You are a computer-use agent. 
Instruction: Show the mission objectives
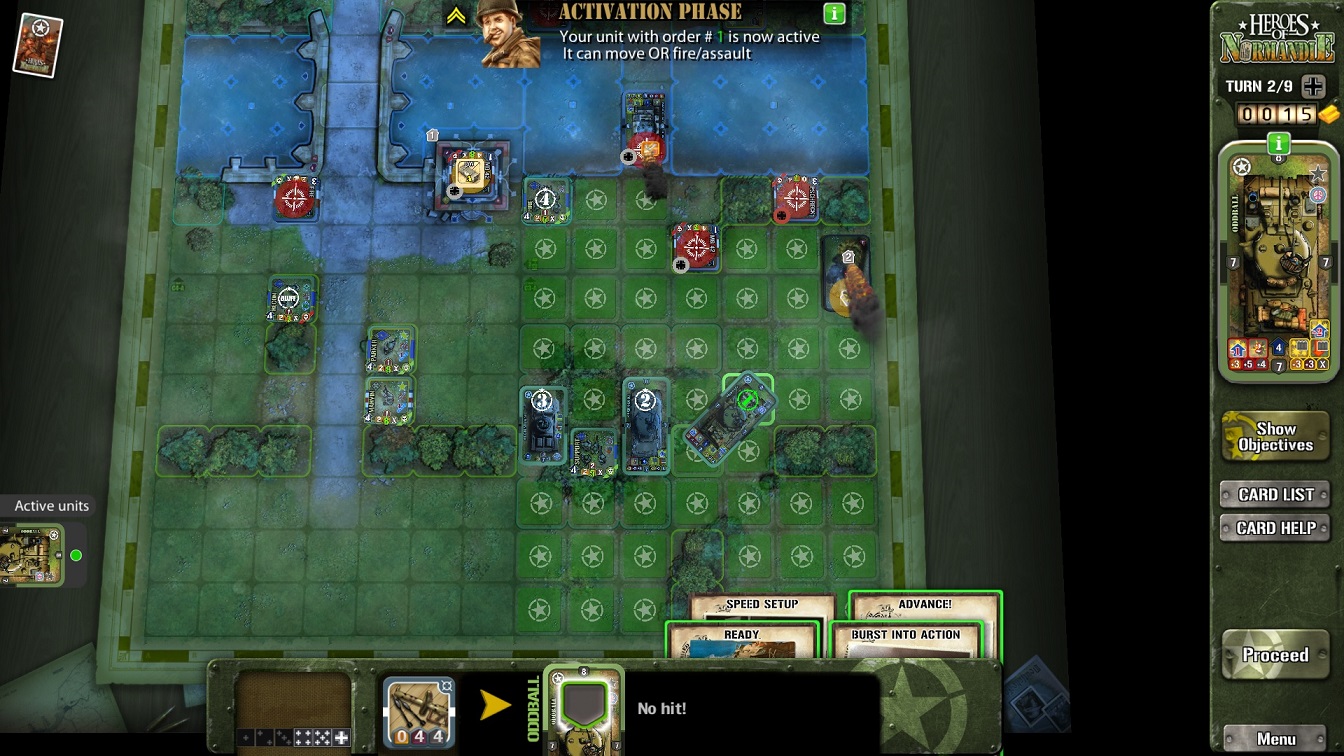coord(1275,437)
